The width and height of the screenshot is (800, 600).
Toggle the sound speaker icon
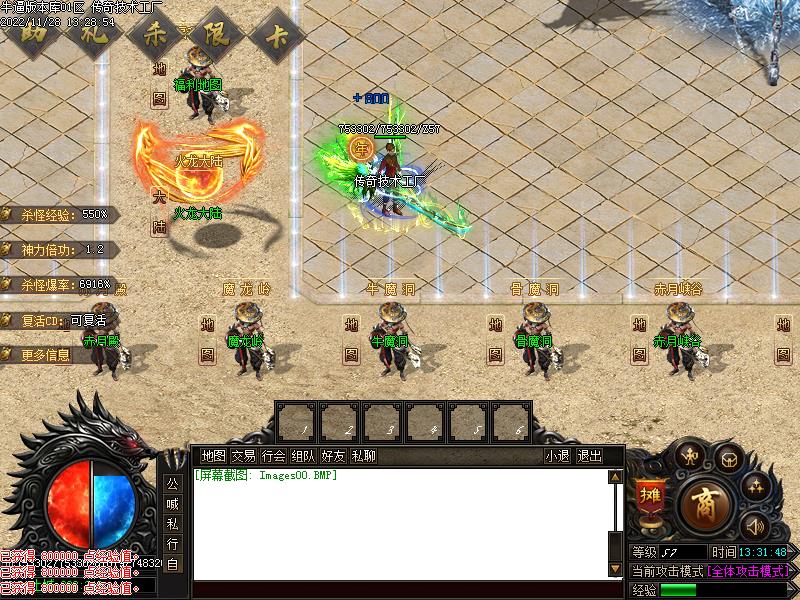point(755,526)
